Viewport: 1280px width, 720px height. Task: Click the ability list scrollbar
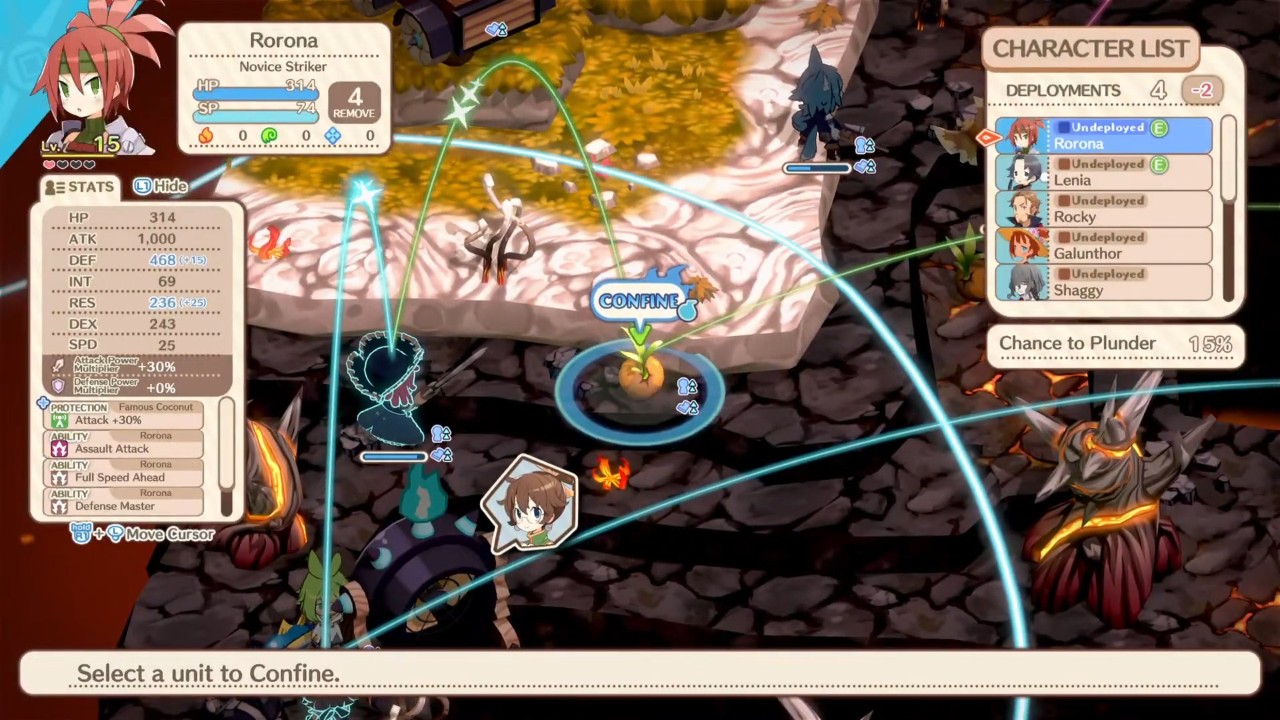(x=227, y=457)
